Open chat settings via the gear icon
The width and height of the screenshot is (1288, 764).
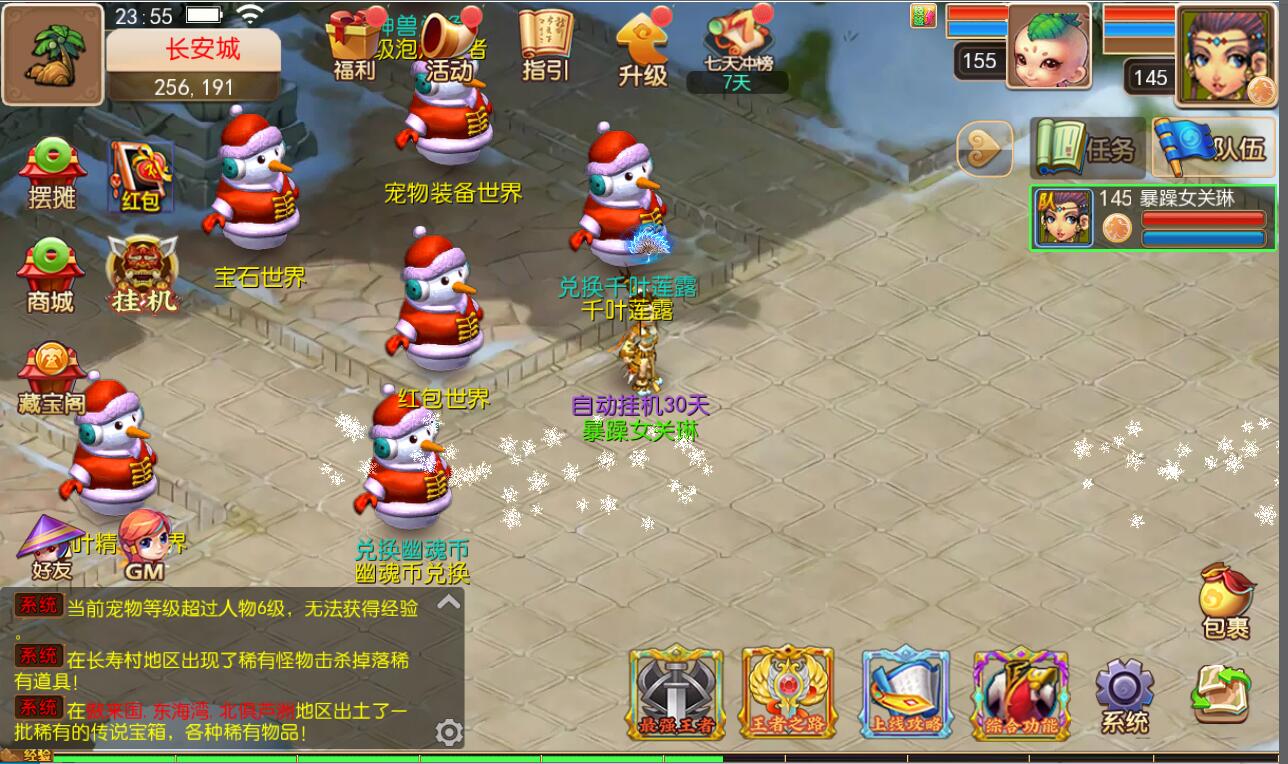tap(449, 732)
